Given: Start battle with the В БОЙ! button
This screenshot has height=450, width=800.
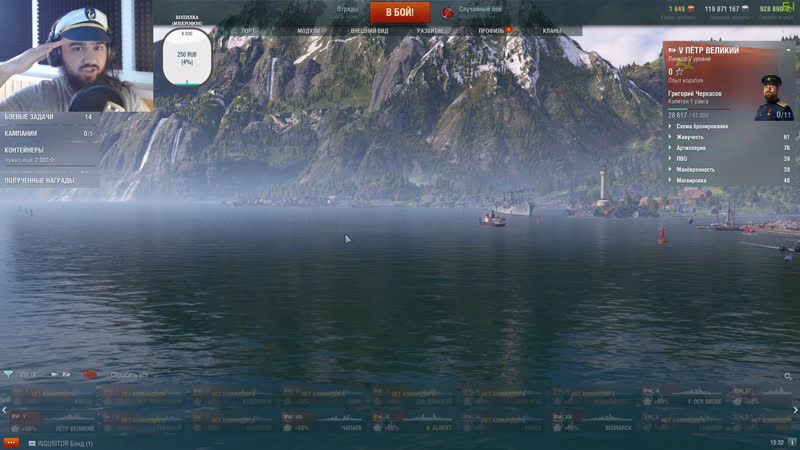Looking at the screenshot, I should (399, 12).
